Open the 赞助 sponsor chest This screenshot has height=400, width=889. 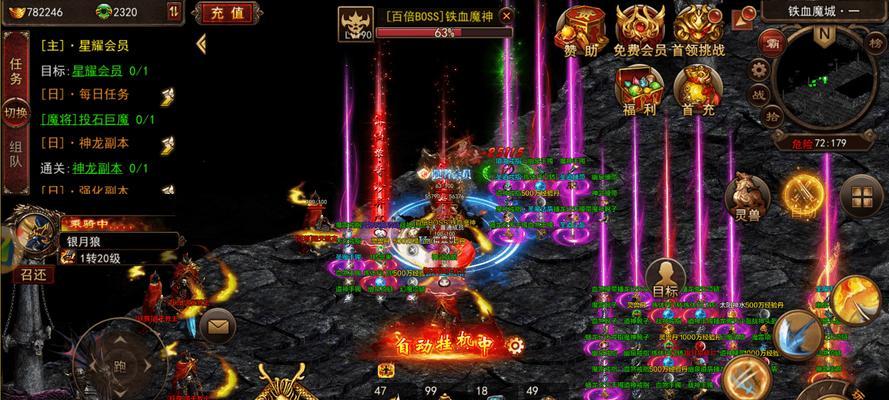[582, 30]
